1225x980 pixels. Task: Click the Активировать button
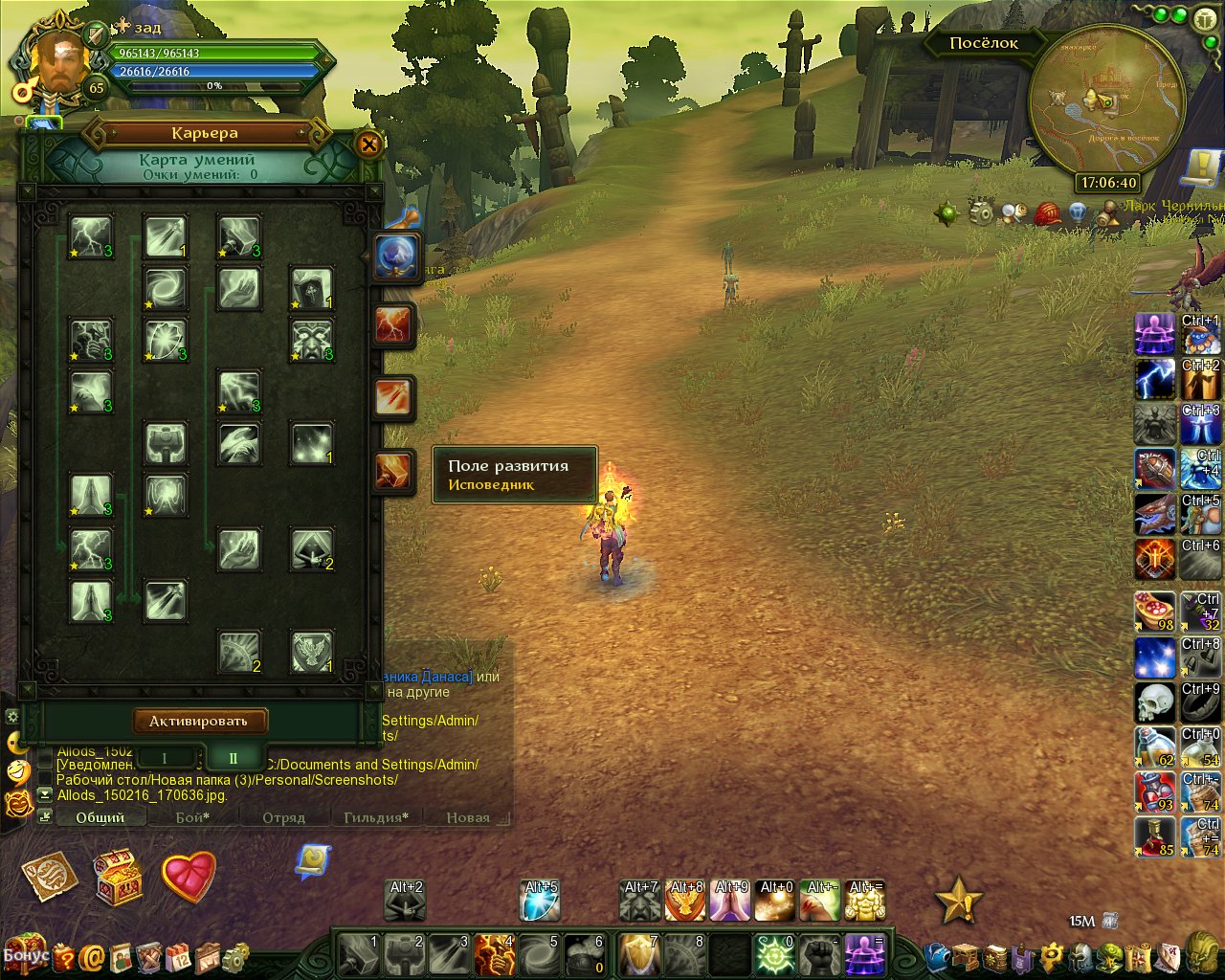pyautogui.click(x=199, y=721)
